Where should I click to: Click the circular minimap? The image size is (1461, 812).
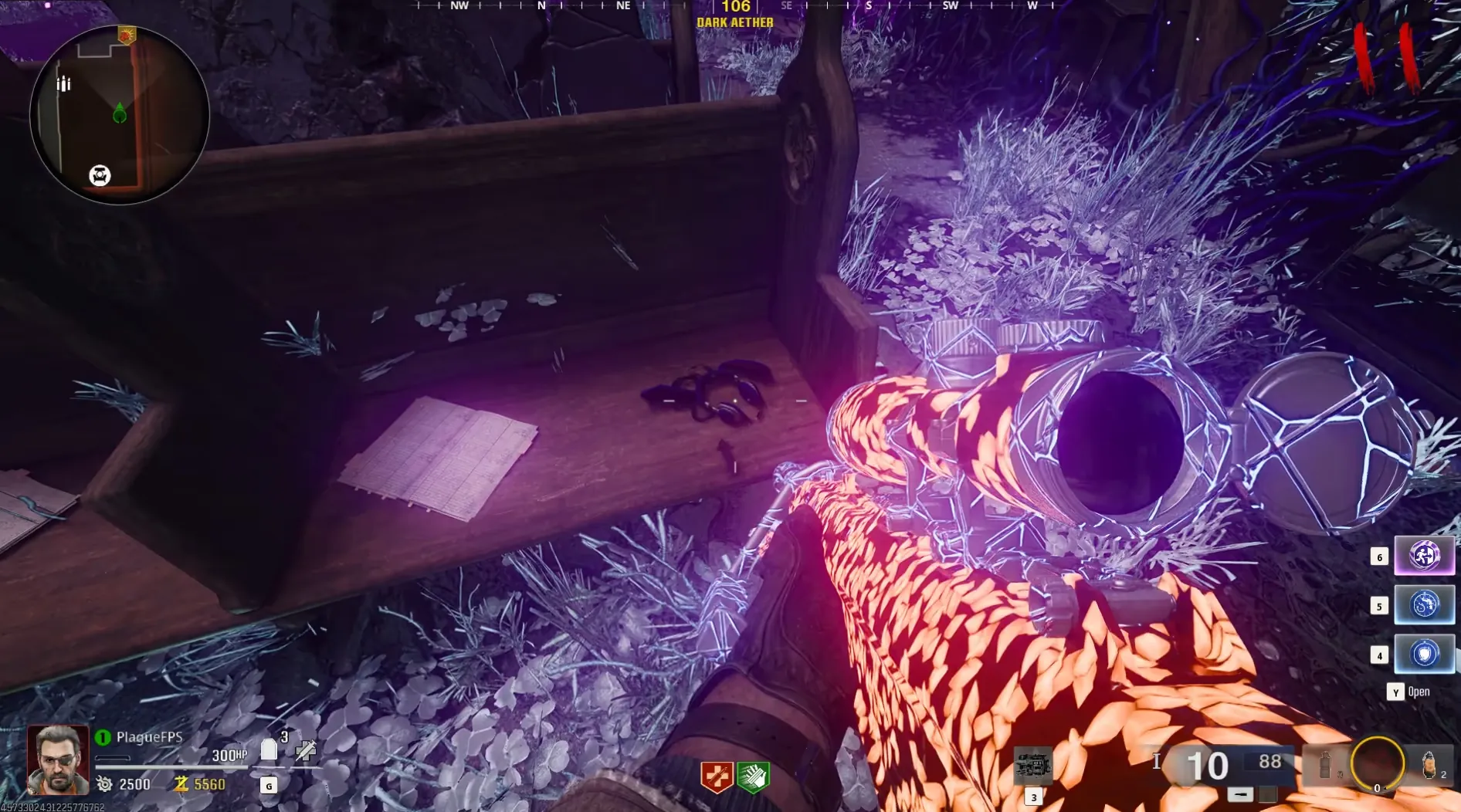pyautogui.click(x=120, y=115)
